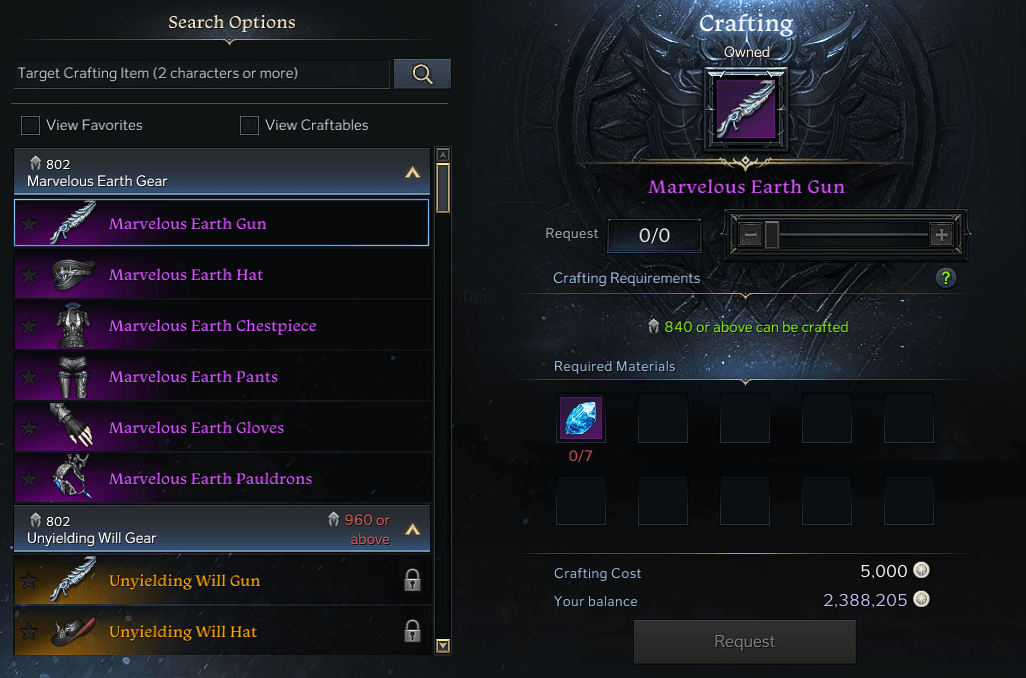The image size is (1026, 678).
Task: Toggle the View Favorites checkbox
Action: 31,125
